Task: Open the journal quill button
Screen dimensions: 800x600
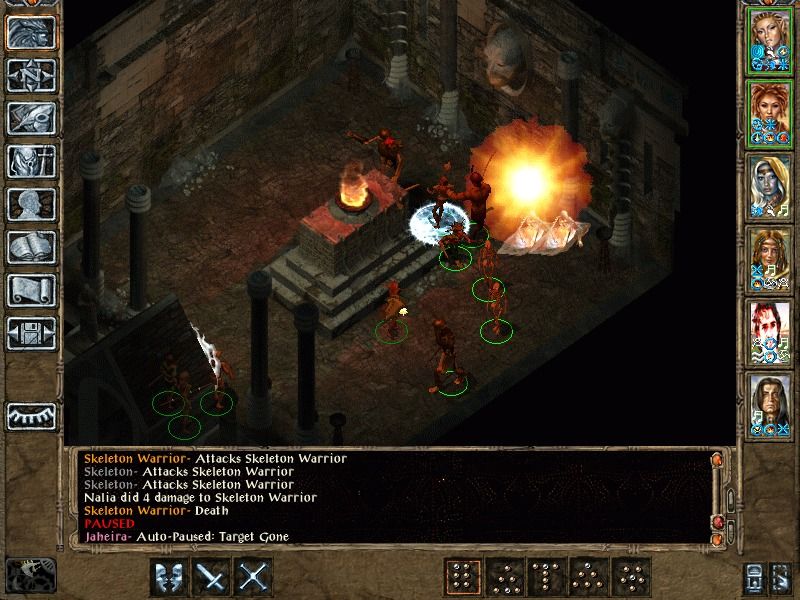Action: pyautogui.click(x=30, y=118)
